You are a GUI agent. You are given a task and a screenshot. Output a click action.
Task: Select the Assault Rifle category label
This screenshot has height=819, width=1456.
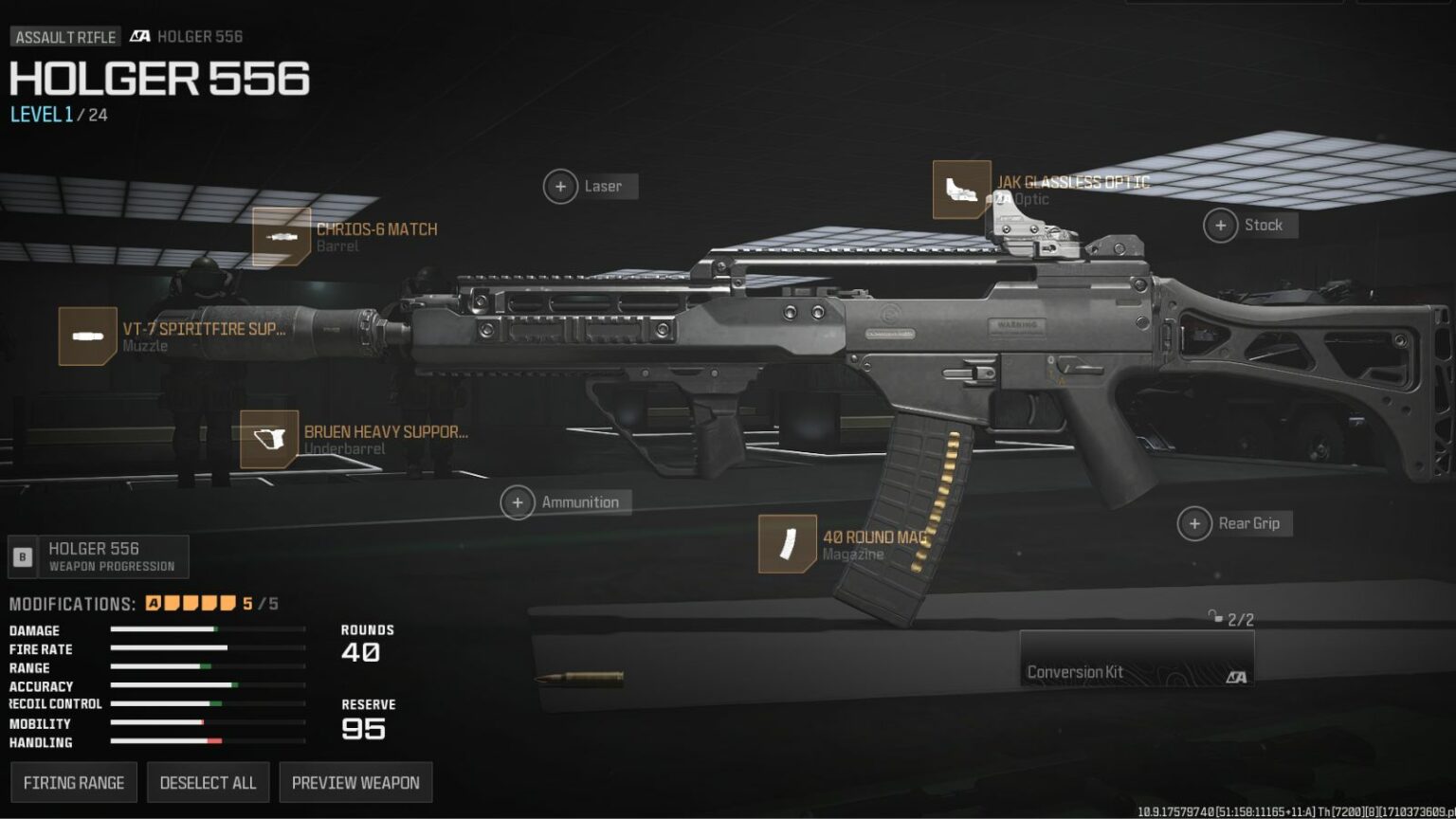[64, 36]
